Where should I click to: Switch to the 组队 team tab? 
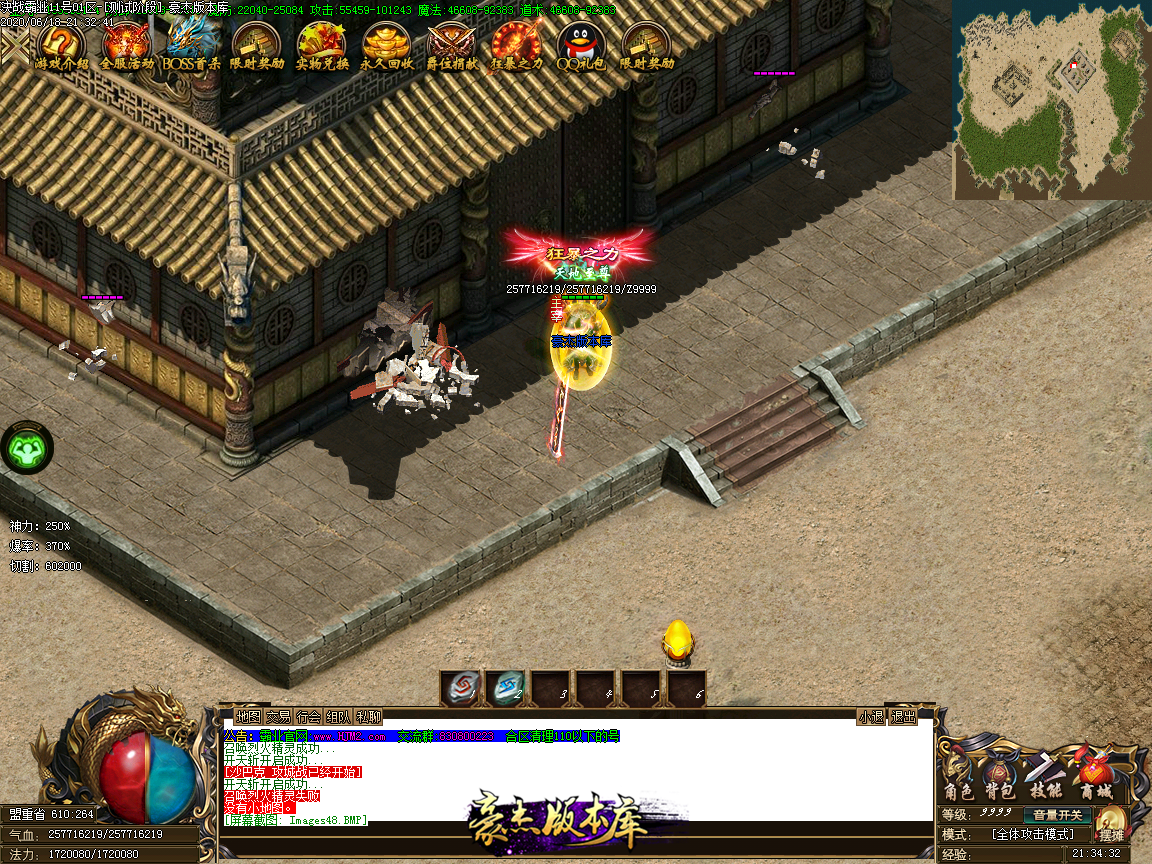point(338,717)
